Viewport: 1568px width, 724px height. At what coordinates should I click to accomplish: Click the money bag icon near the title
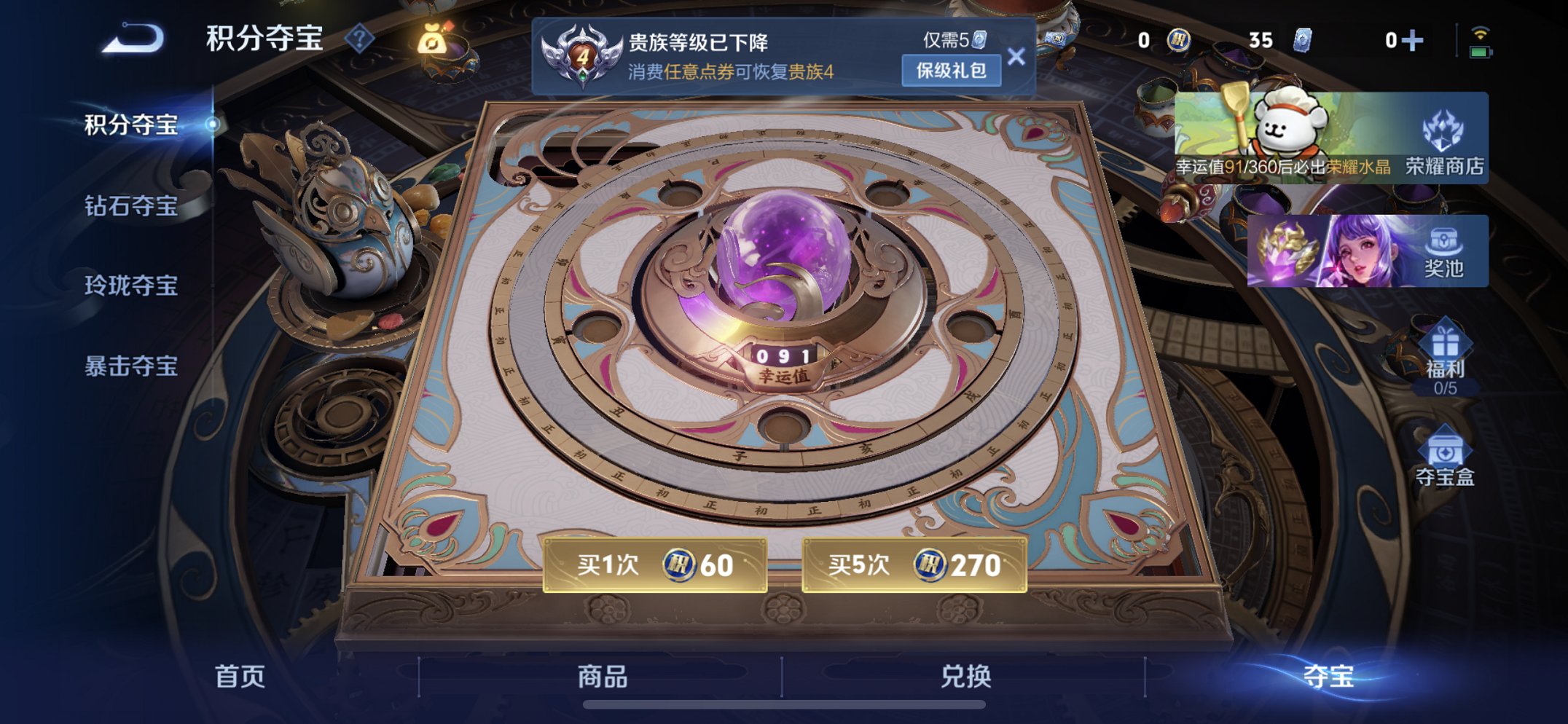click(x=436, y=40)
